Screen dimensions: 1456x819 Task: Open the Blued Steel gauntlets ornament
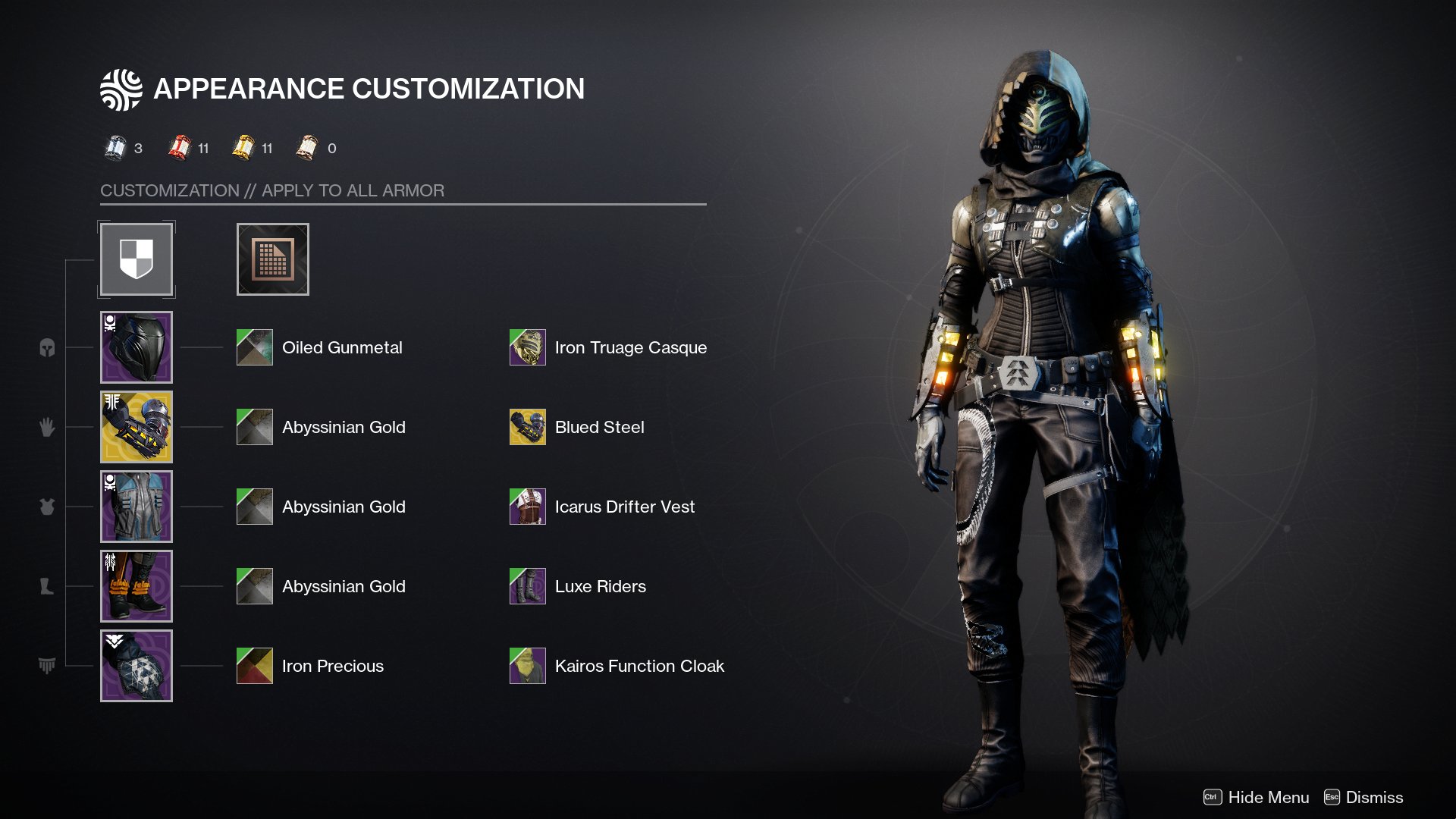pyautogui.click(x=528, y=427)
